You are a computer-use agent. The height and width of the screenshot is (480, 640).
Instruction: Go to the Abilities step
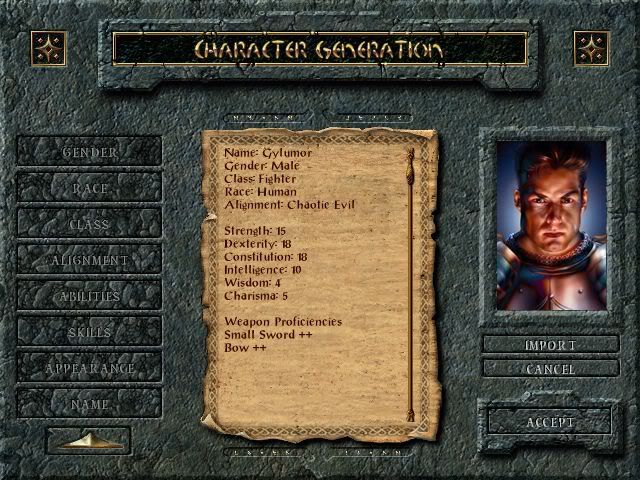[89, 296]
